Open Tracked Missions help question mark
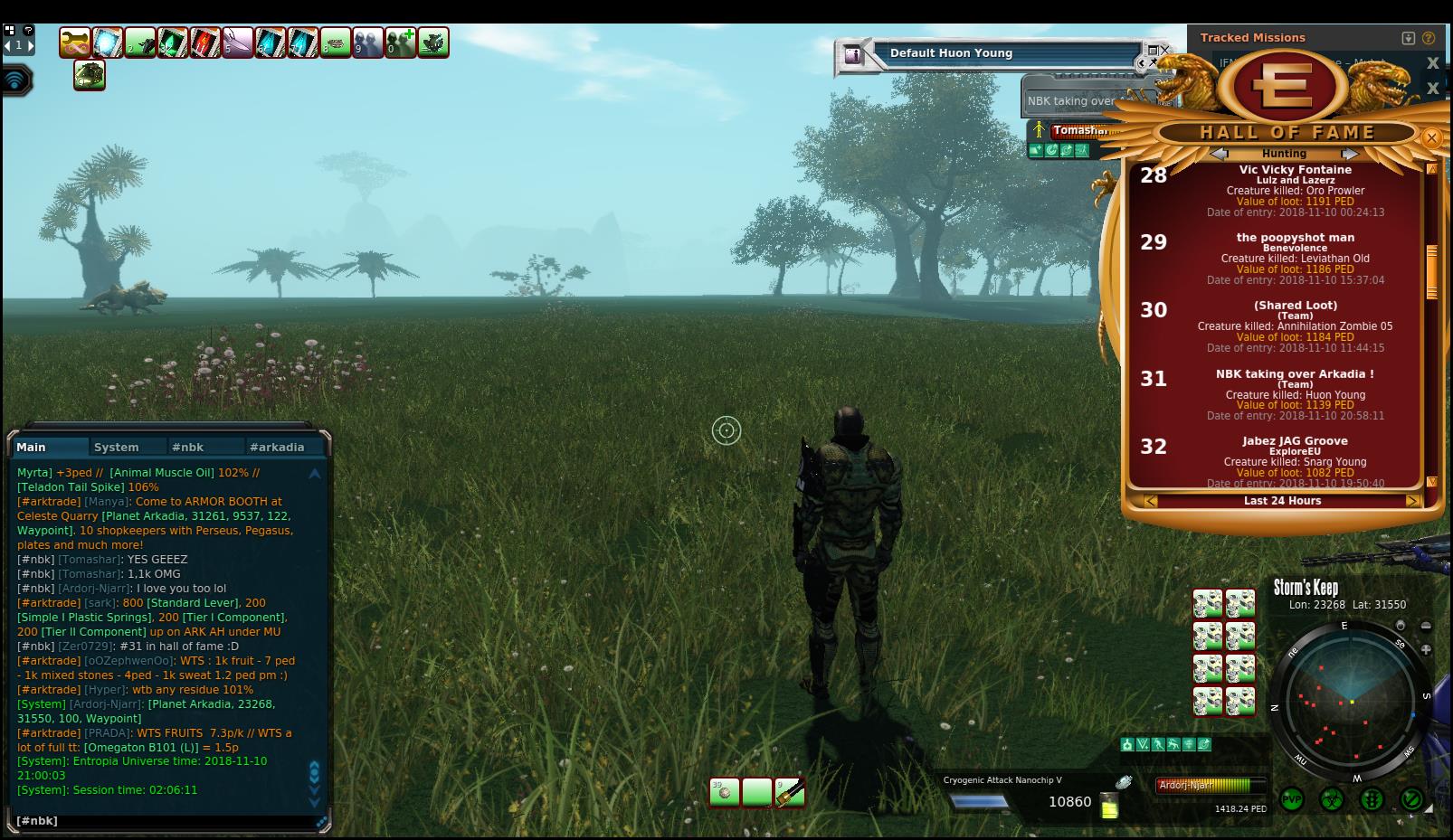1453x840 pixels. (x=1429, y=38)
